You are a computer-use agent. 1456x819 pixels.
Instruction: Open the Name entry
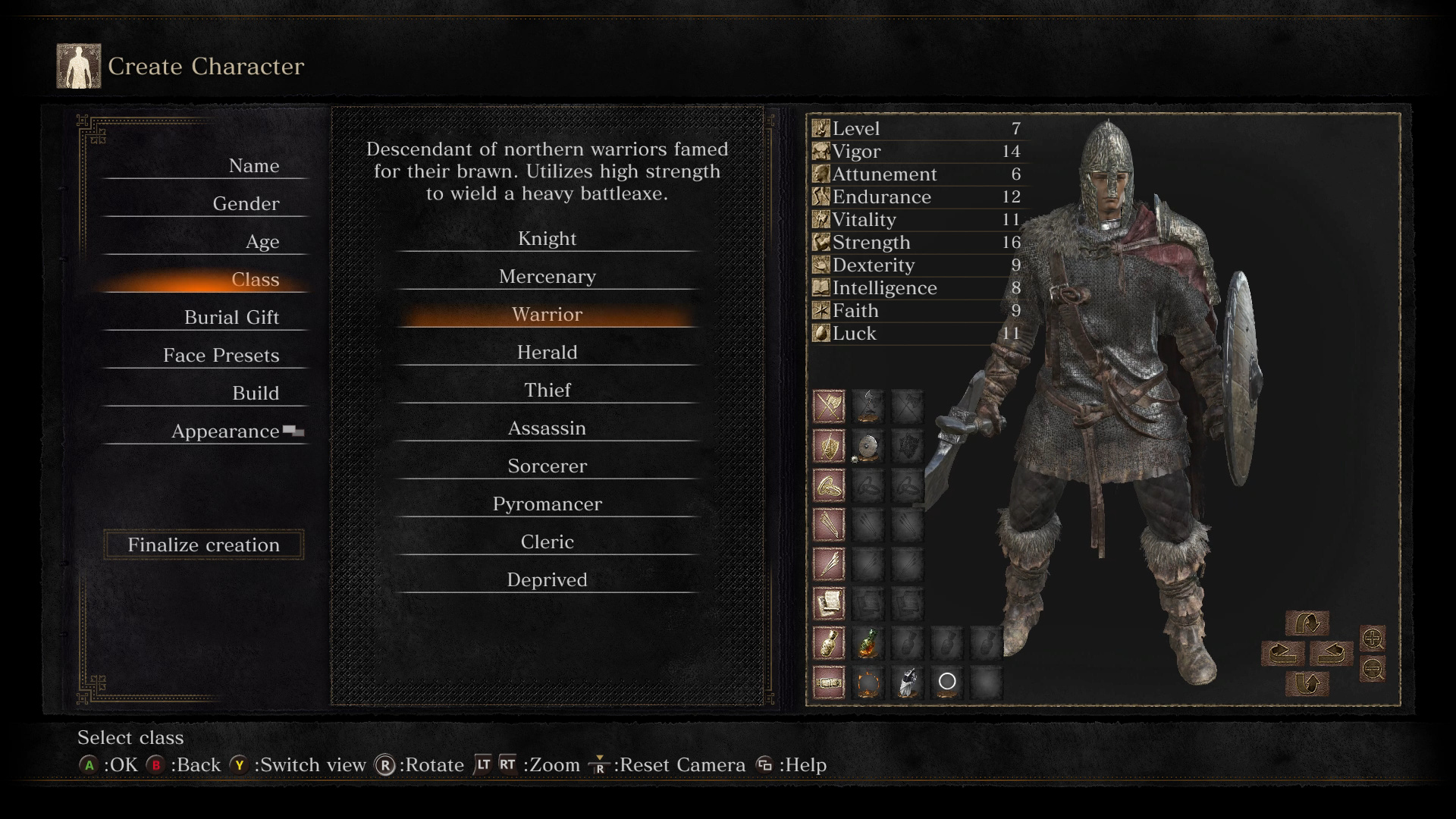coord(253,166)
